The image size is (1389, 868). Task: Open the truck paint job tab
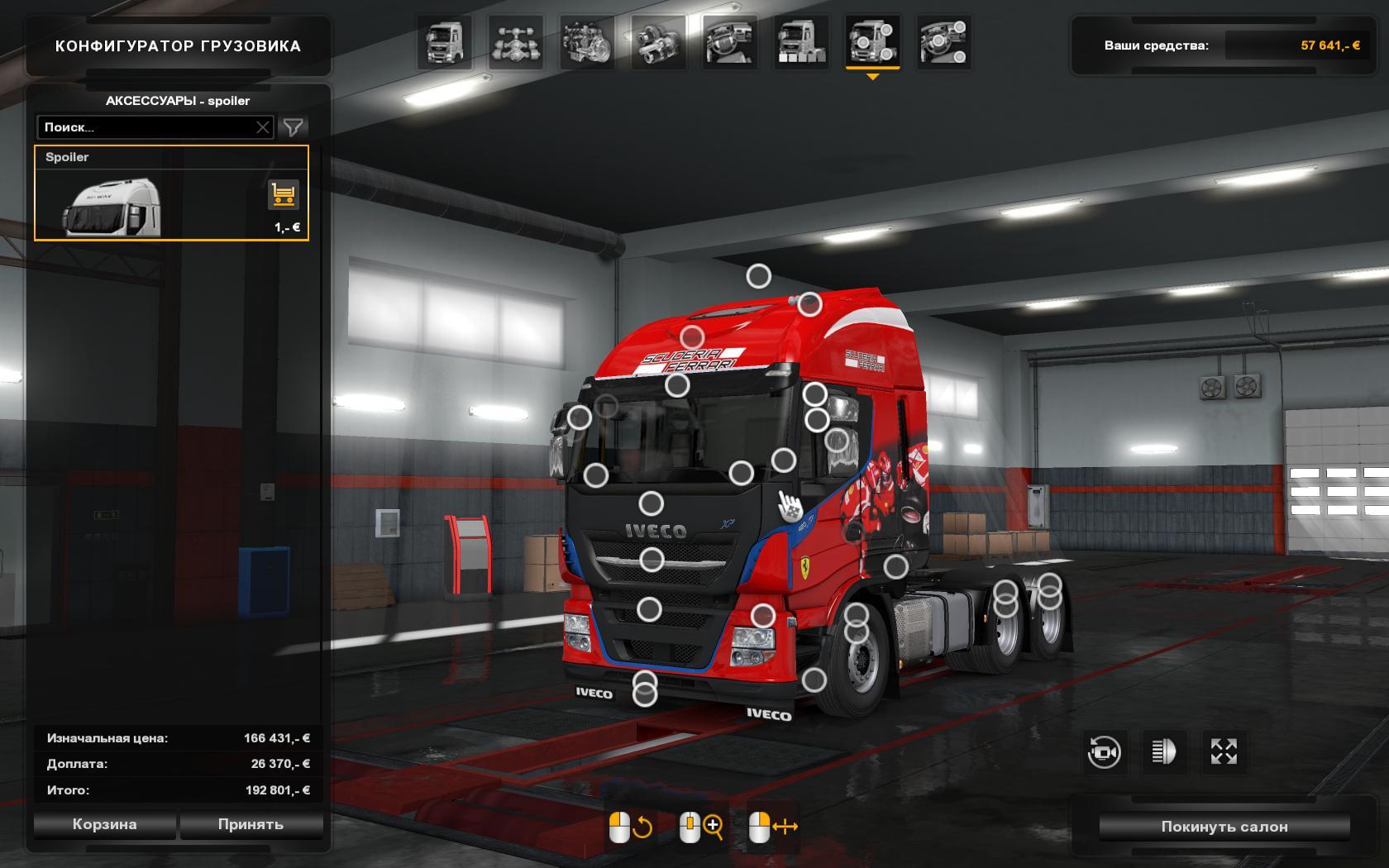pos(801,42)
